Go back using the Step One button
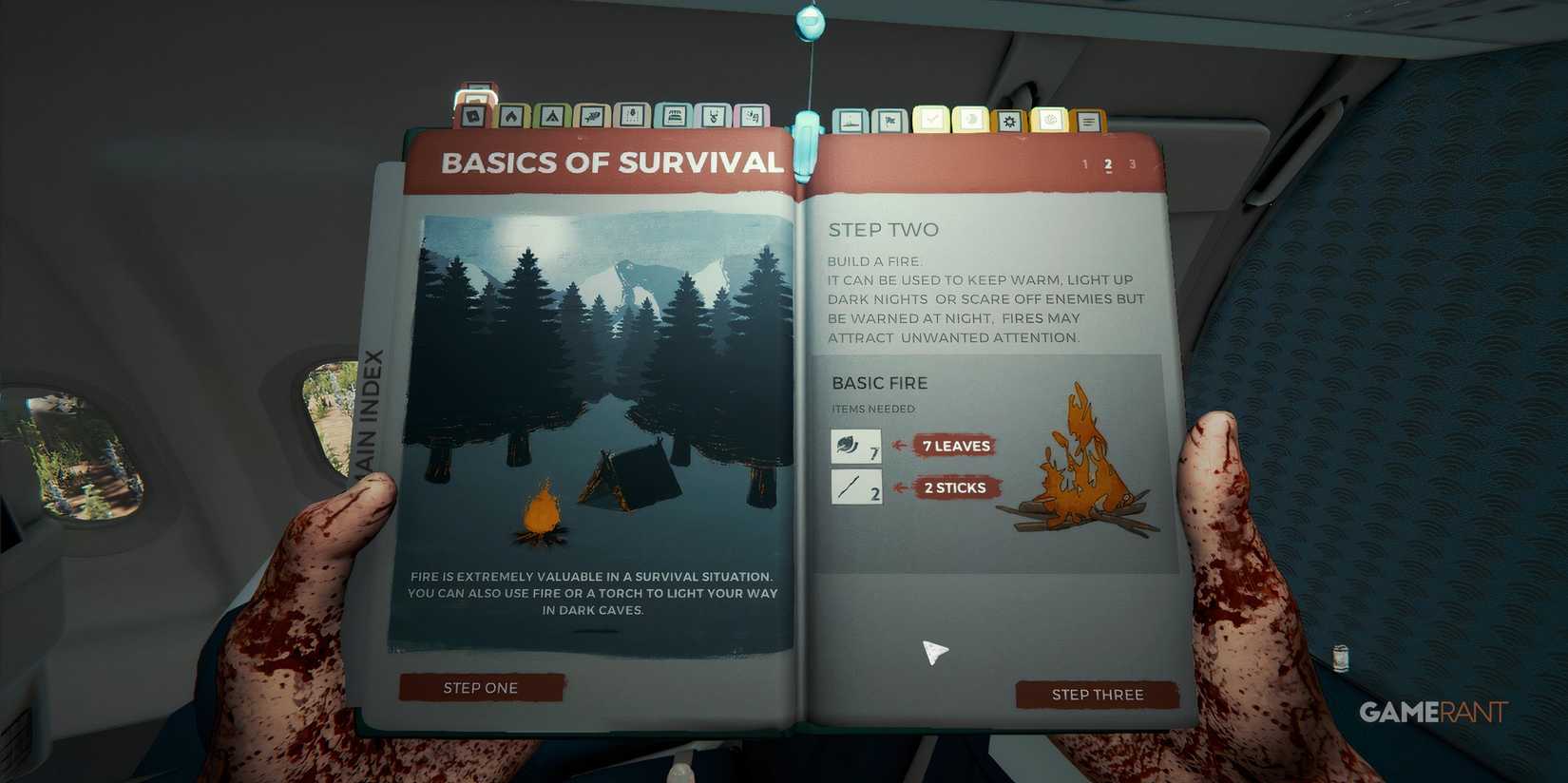Image resolution: width=1568 pixels, height=783 pixels. 480,687
